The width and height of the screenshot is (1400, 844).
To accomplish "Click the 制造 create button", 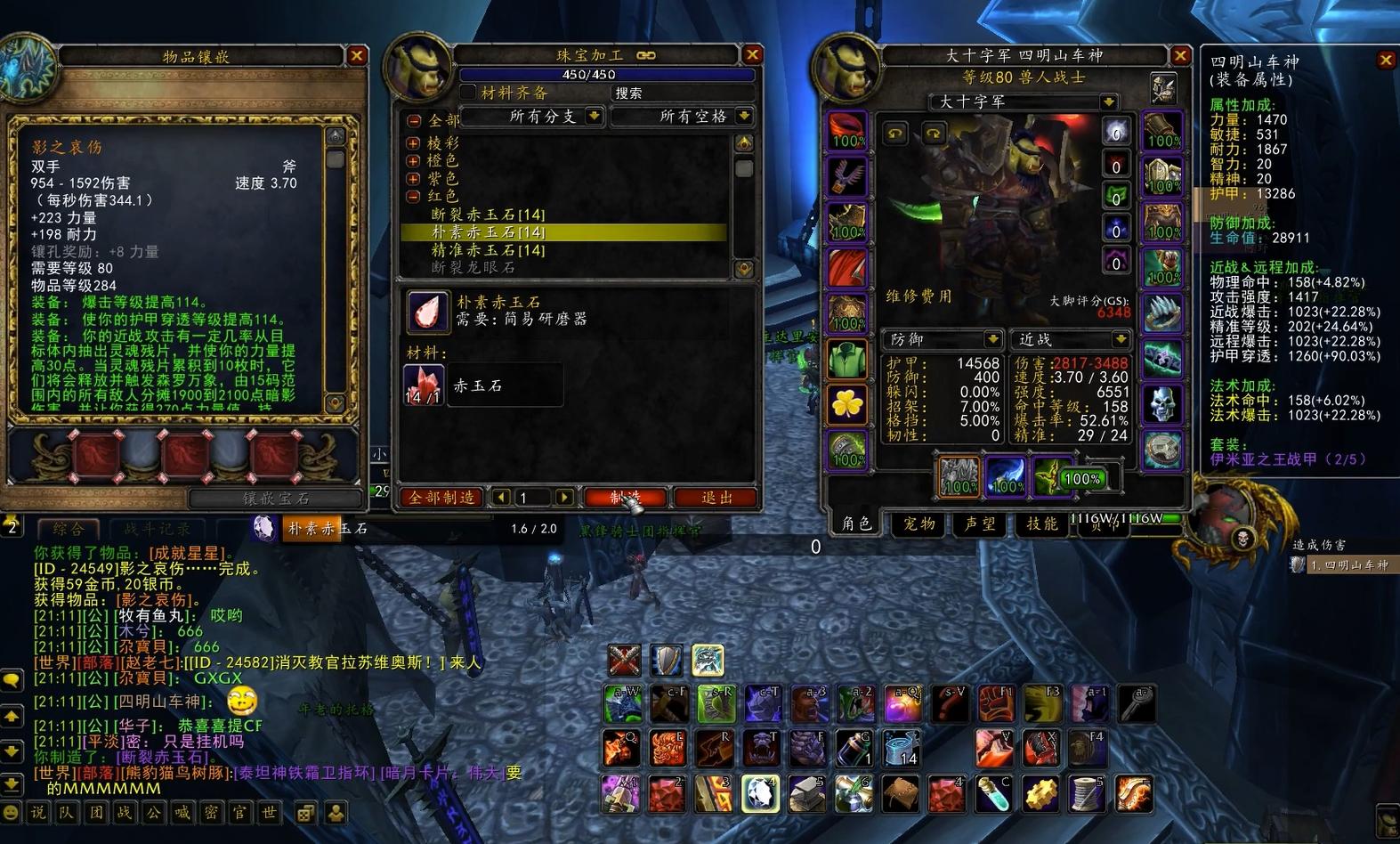I will pyautogui.click(x=625, y=498).
